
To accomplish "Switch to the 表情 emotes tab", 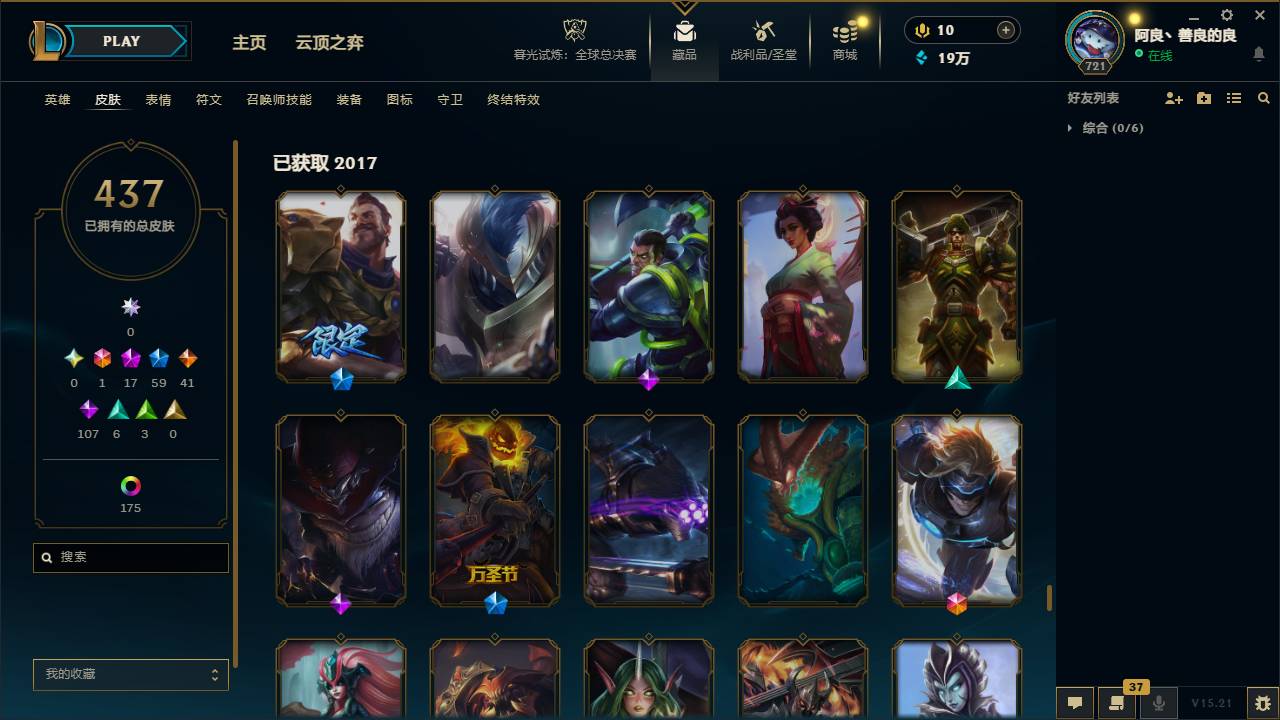I will click(158, 100).
